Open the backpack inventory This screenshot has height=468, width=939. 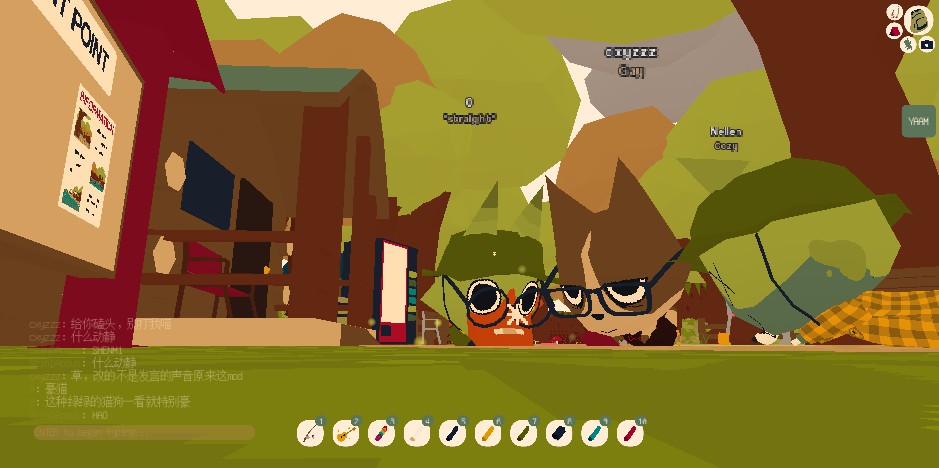pyautogui.click(x=919, y=20)
